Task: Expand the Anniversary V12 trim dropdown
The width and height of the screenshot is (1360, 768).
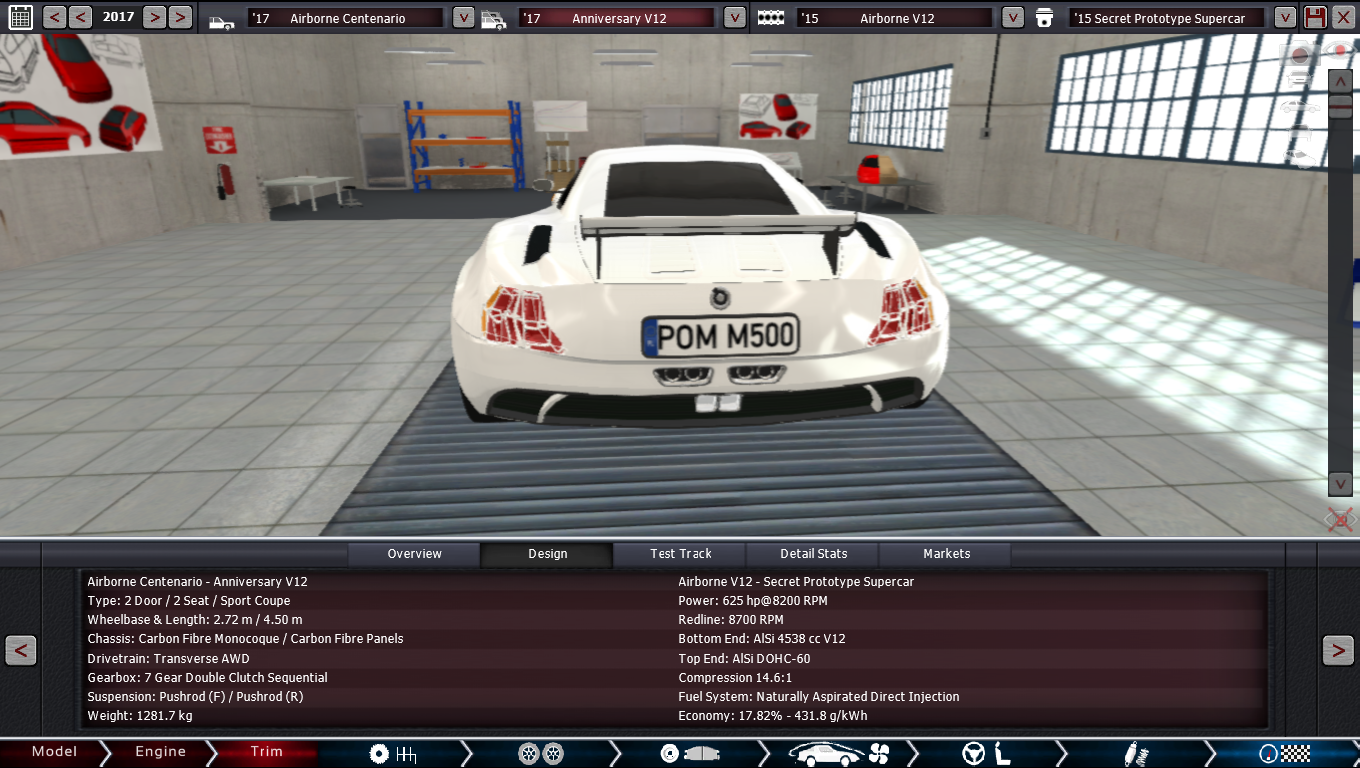Action: coord(734,18)
